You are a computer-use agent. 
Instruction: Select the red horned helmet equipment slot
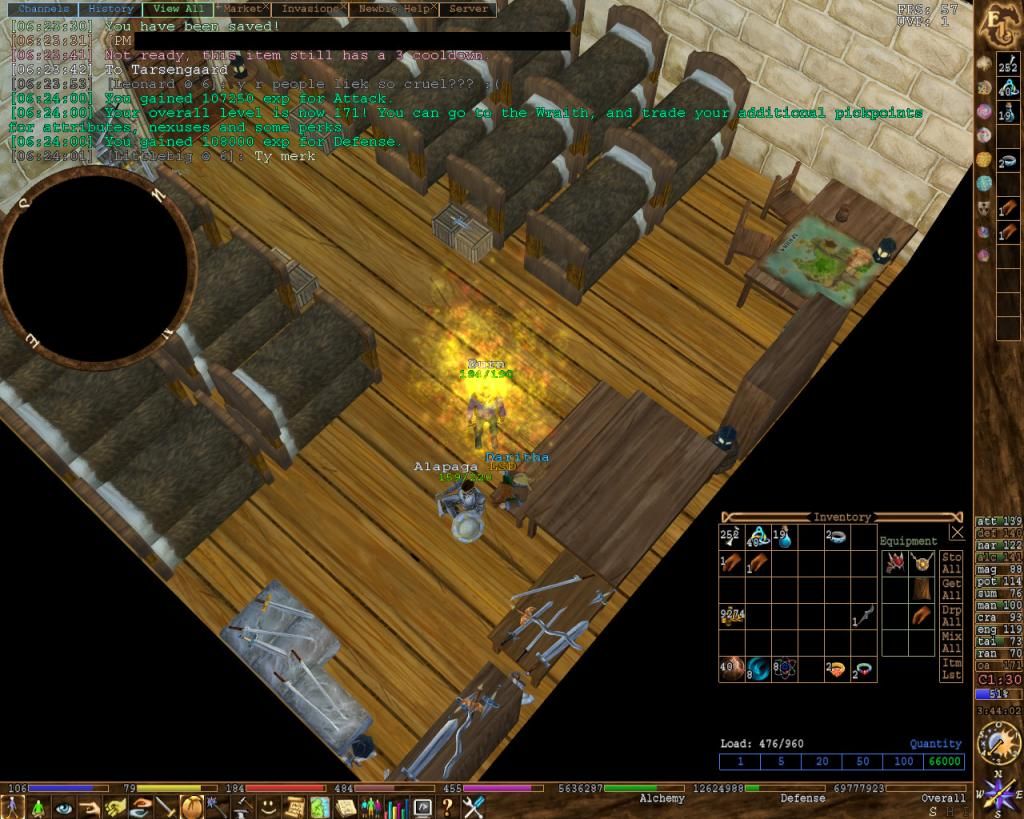893,563
